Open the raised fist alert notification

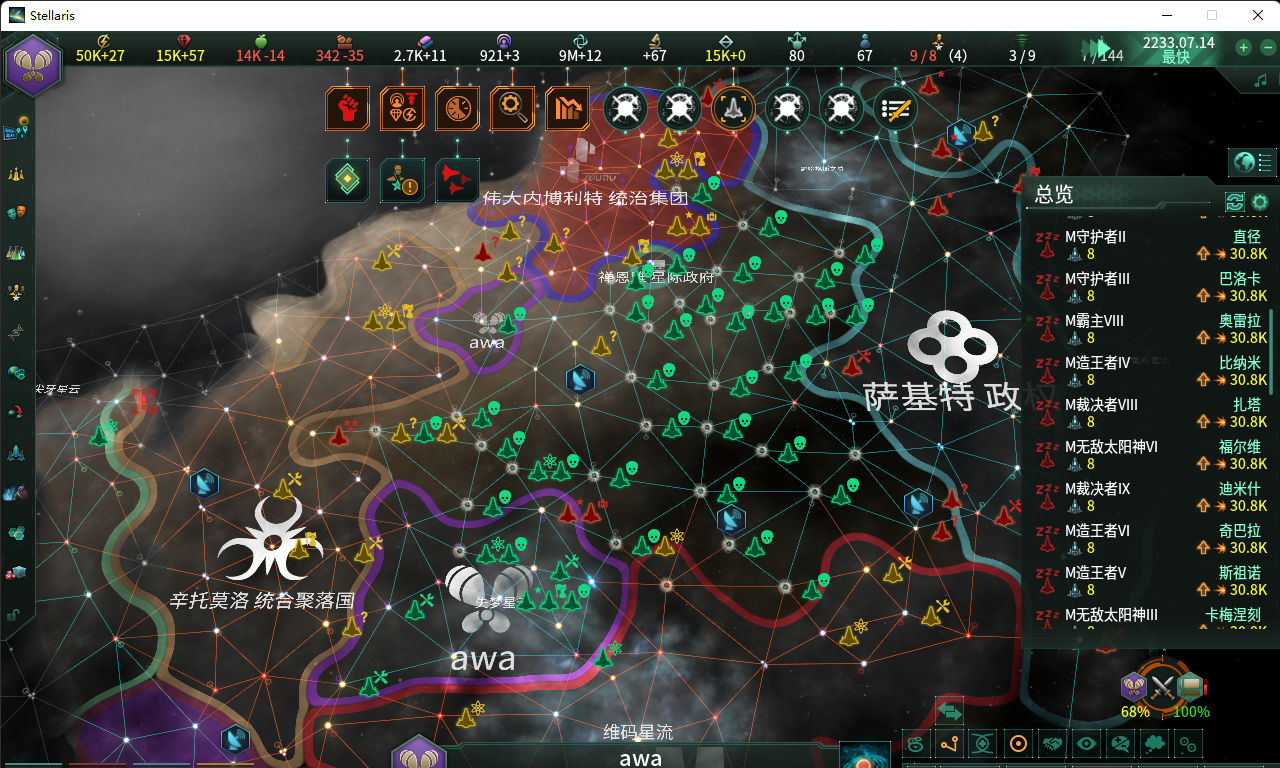pos(347,108)
